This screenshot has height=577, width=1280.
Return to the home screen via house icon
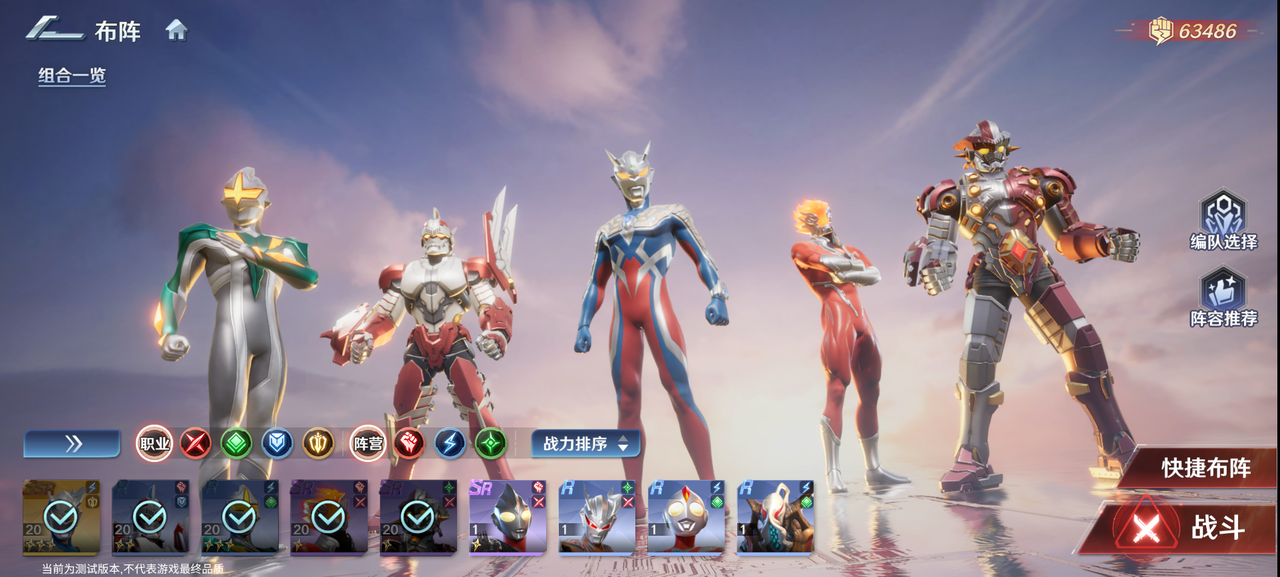pos(177,30)
